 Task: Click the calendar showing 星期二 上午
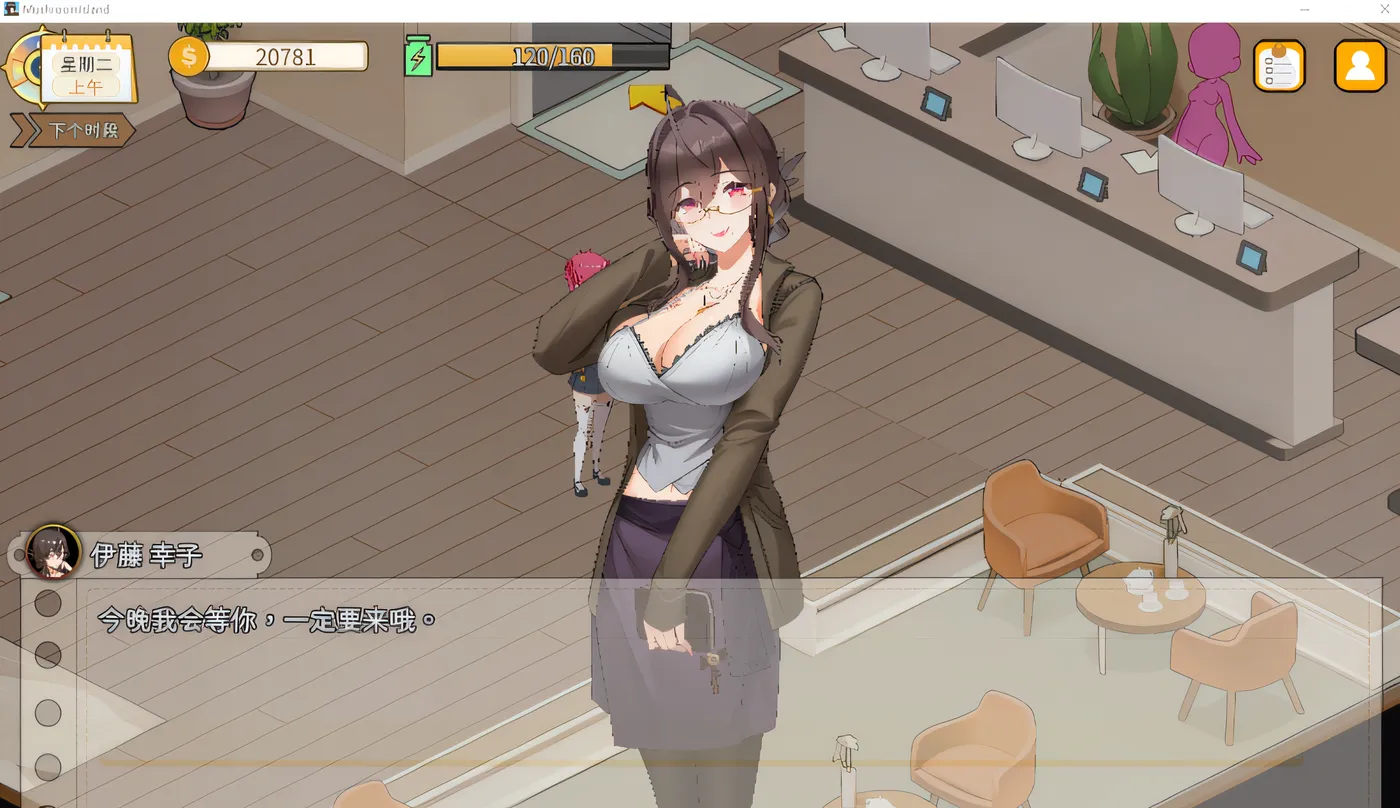(88, 73)
